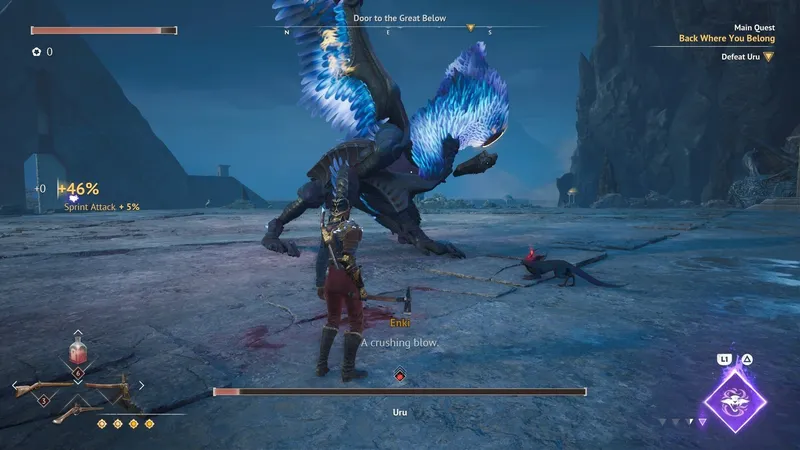Select the red healing flask slot
Image resolution: width=800 pixels, height=450 pixels.
[78, 352]
